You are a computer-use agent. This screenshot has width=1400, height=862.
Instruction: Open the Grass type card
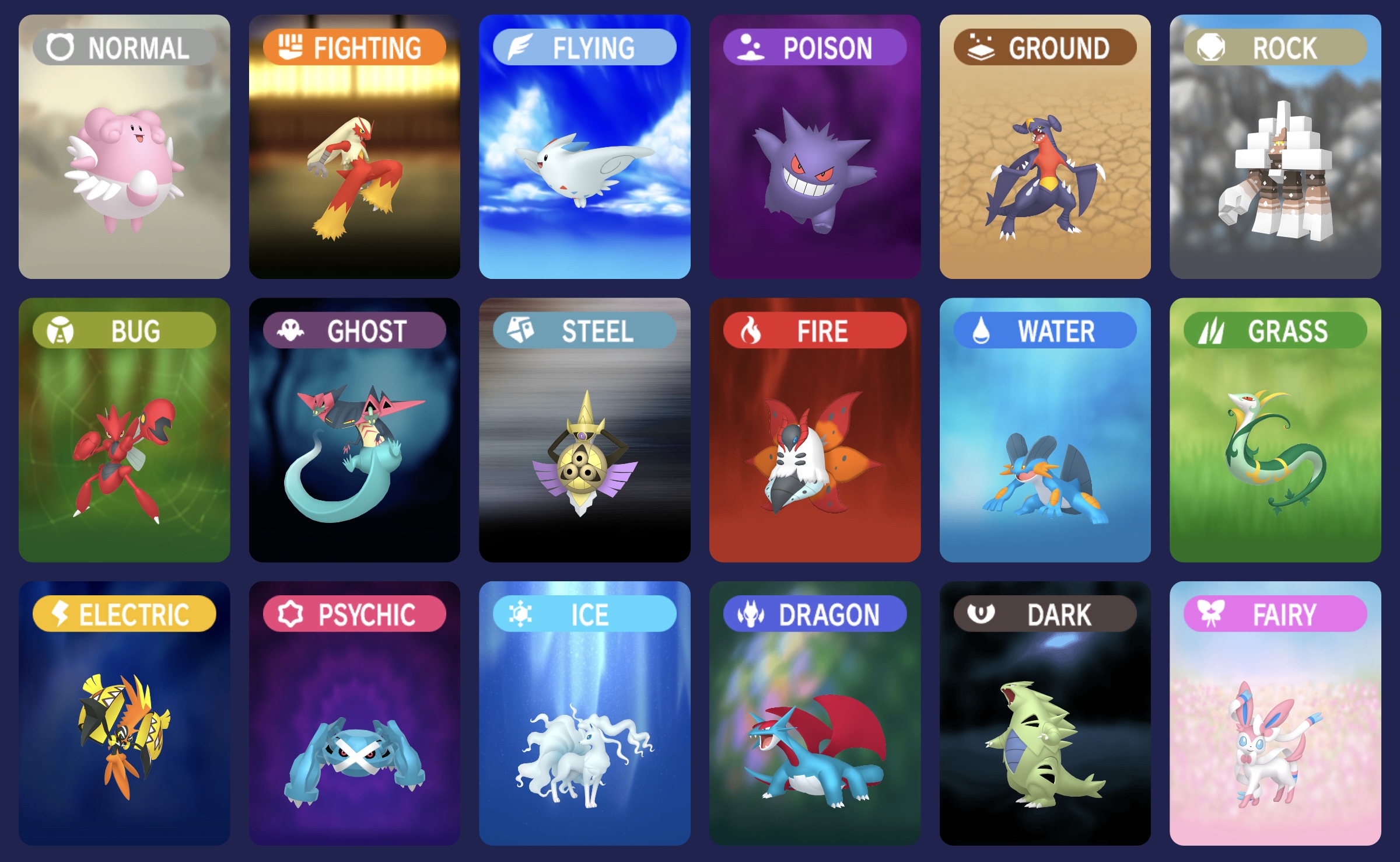tap(1275, 430)
